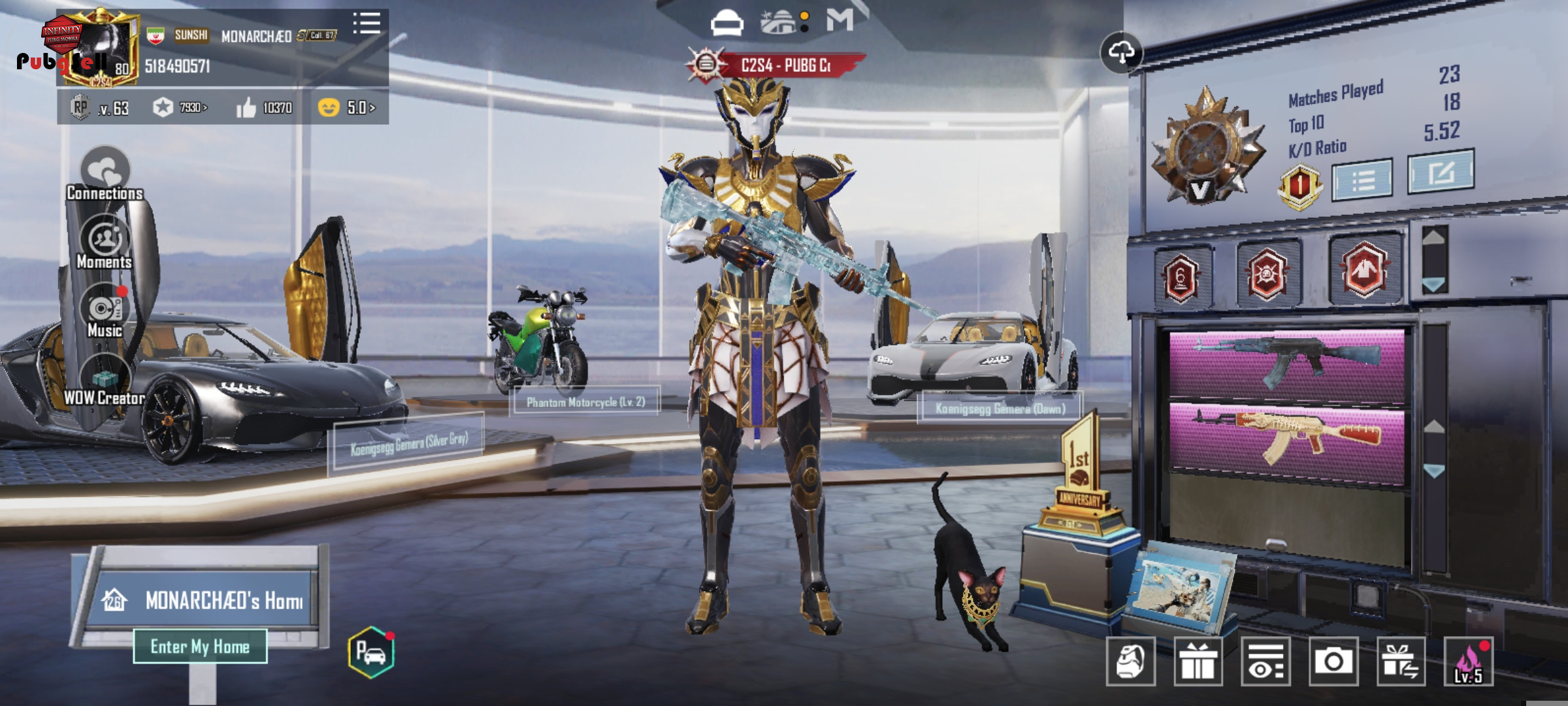Open the camera screenshot button
The height and width of the screenshot is (706, 1568).
[1333, 662]
